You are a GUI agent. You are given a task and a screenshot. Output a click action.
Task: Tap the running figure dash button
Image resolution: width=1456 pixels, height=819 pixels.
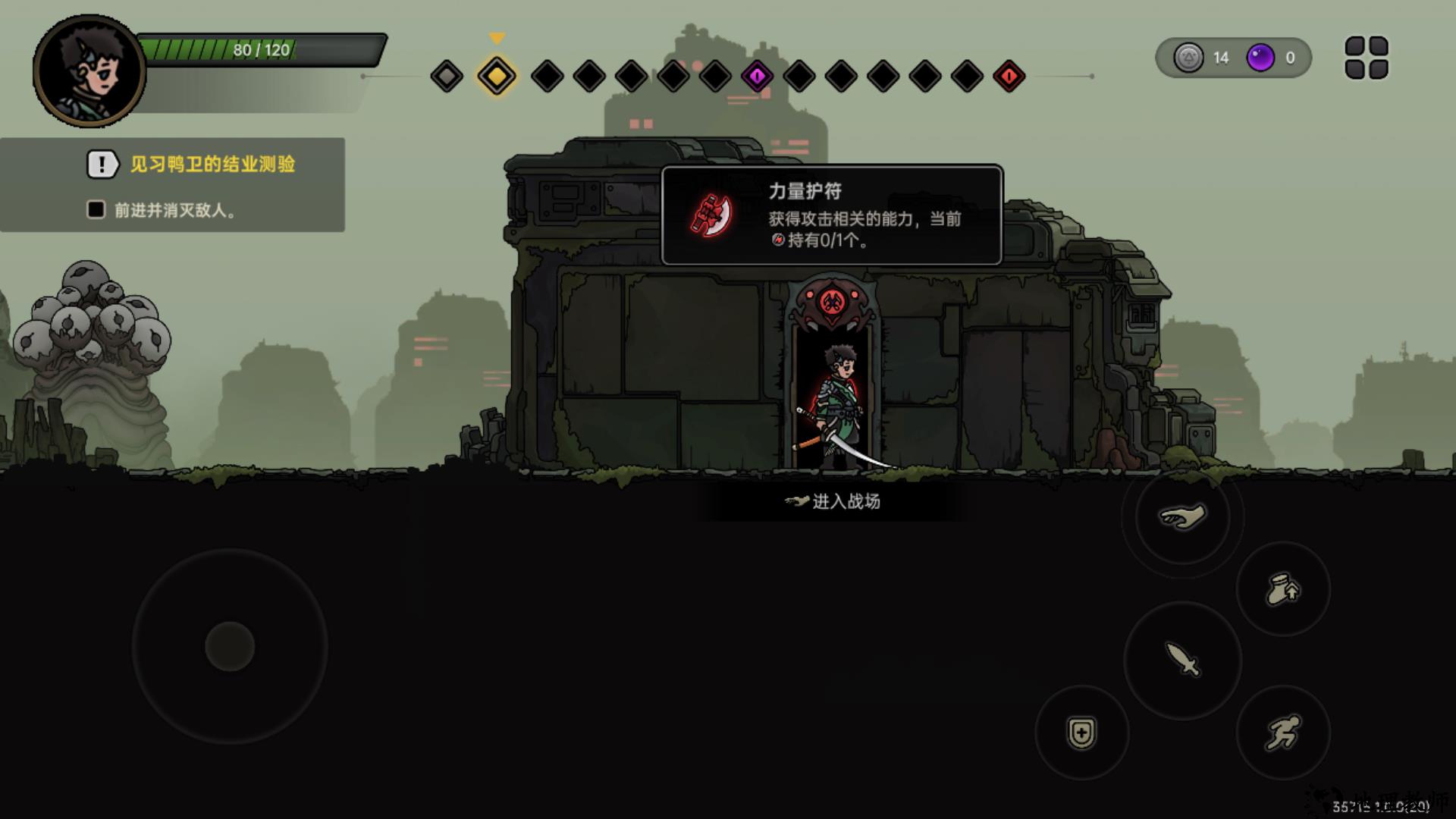pyautogui.click(x=1282, y=733)
